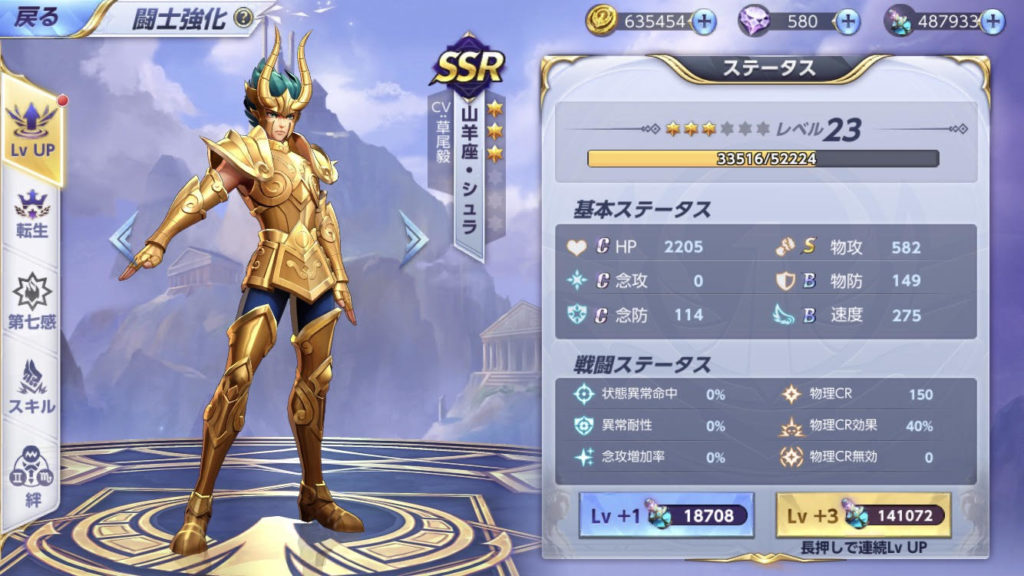Add experience potions with the plus button
The width and height of the screenshot is (1024, 576).
992,21
